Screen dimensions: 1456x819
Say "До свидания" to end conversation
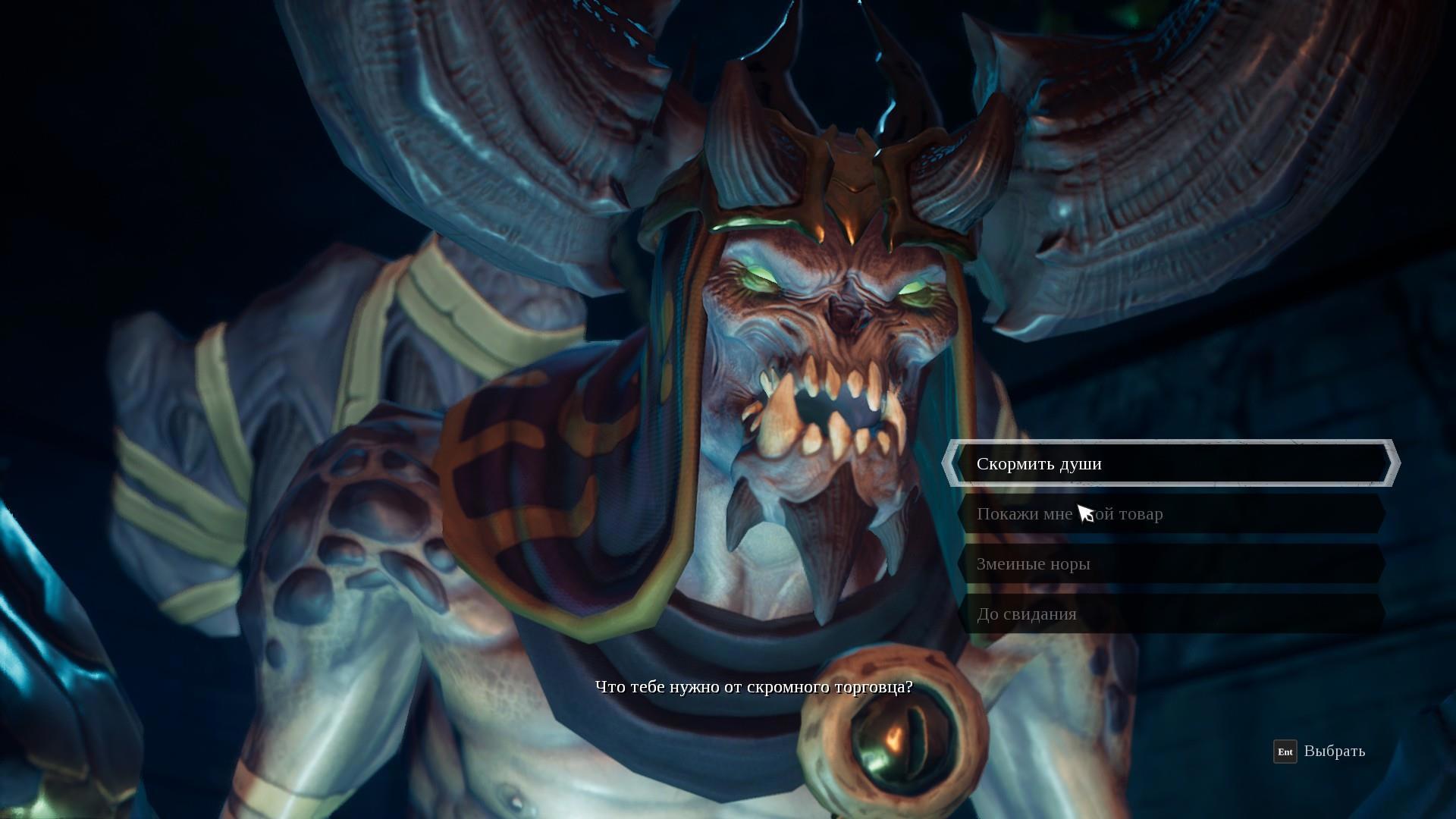coord(1170,614)
